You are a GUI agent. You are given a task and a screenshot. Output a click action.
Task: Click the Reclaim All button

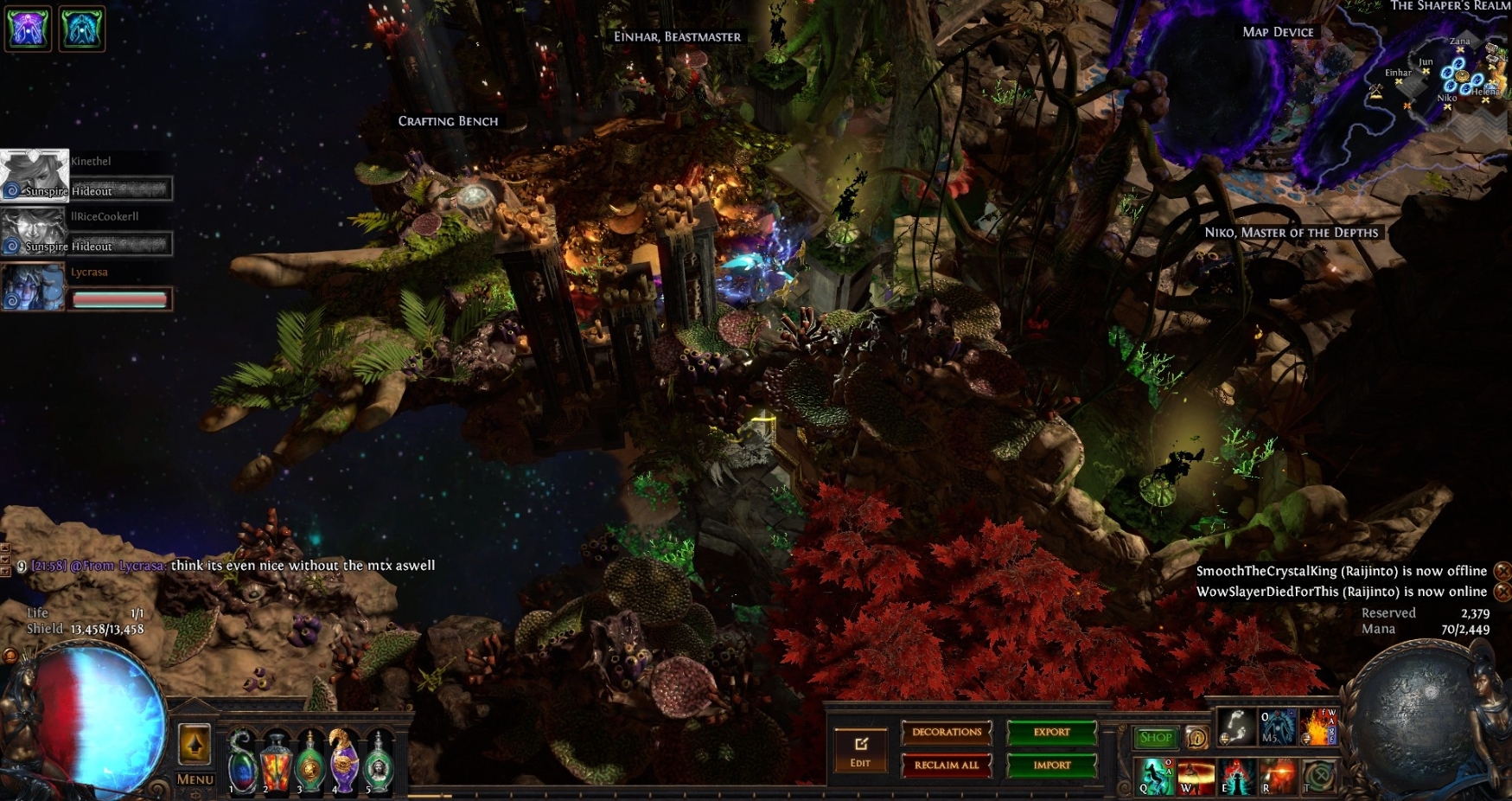pos(947,766)
